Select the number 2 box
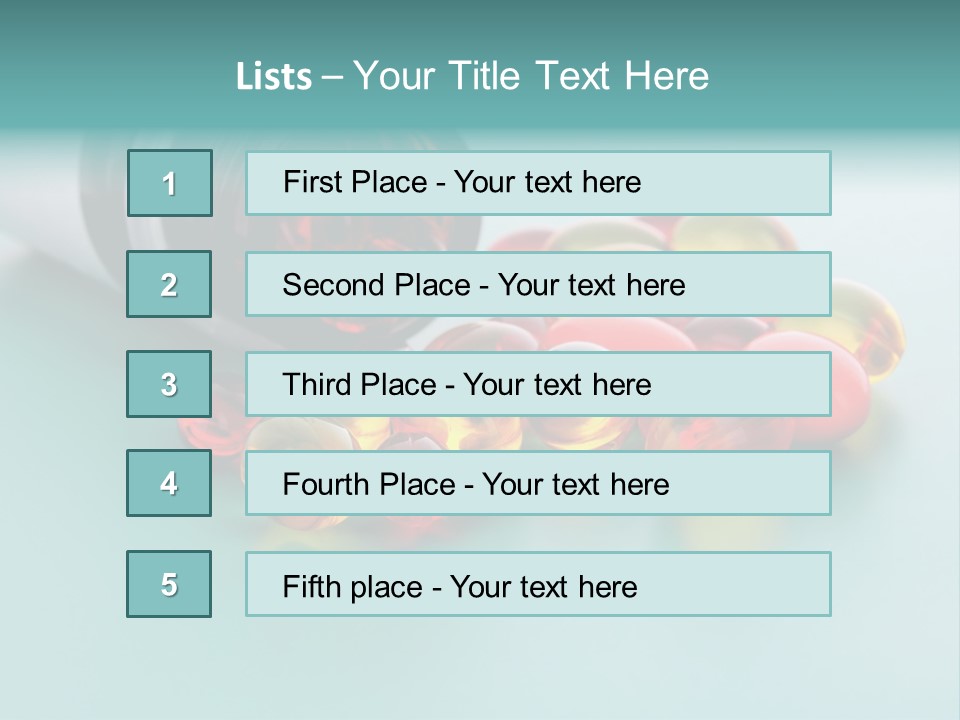960x720 pixels. tap(169, 284)
